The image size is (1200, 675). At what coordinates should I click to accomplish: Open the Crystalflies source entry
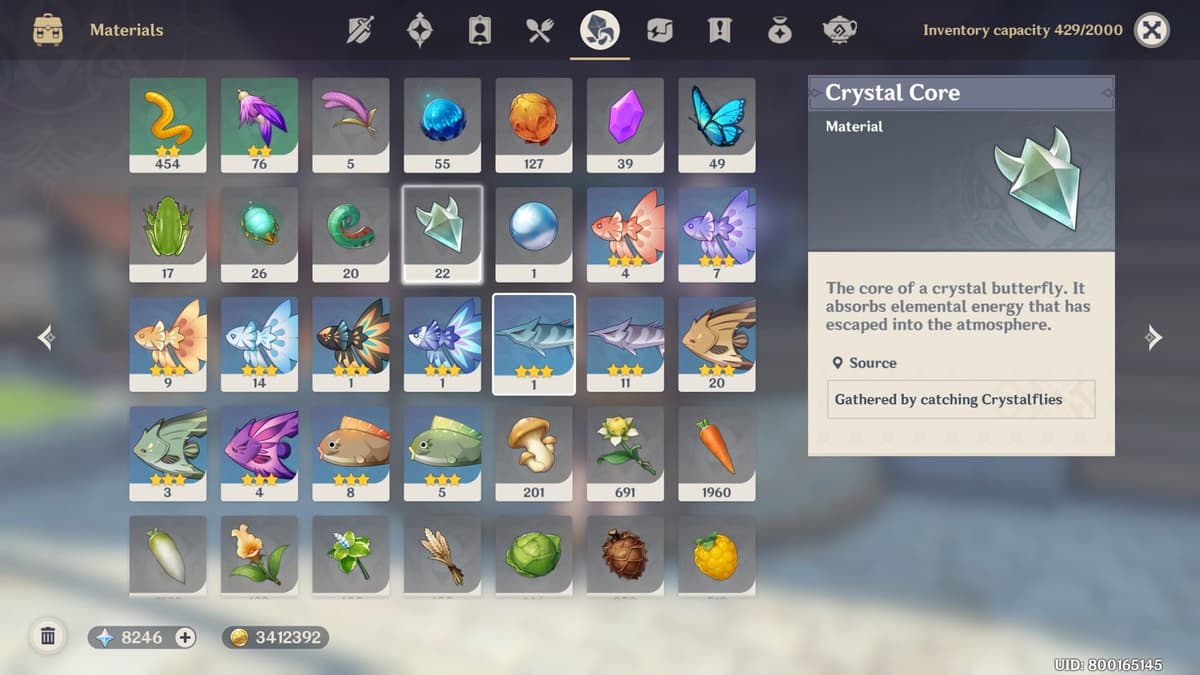pyautogui.click(x=960, y=399)
